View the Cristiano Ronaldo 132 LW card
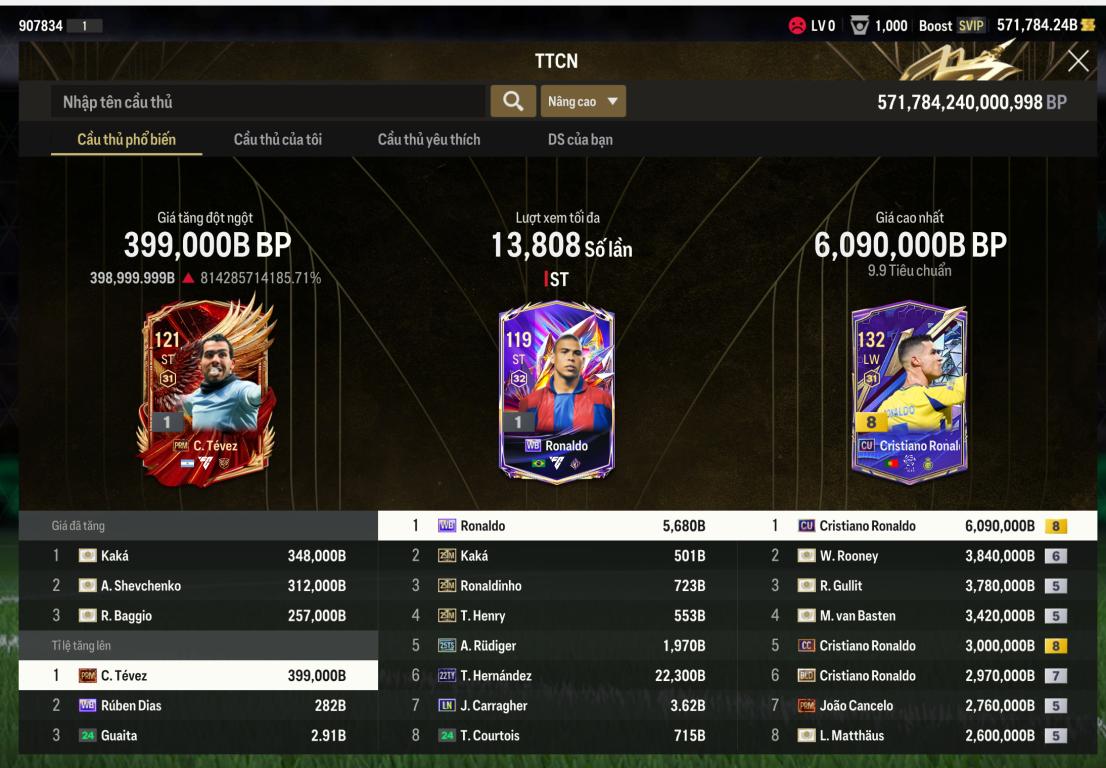 click(909, 391)
